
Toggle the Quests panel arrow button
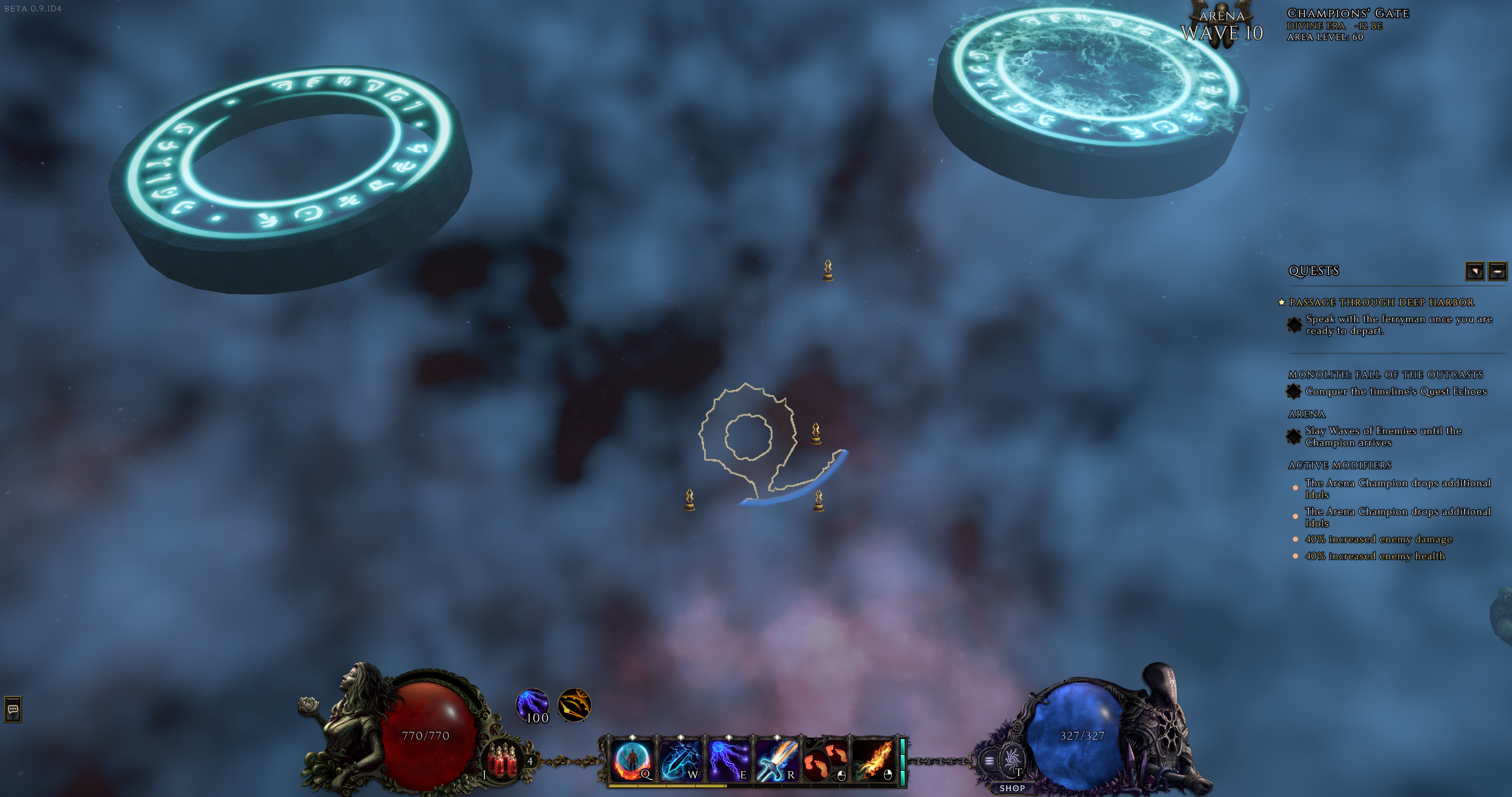click(x=1474, y=271)
